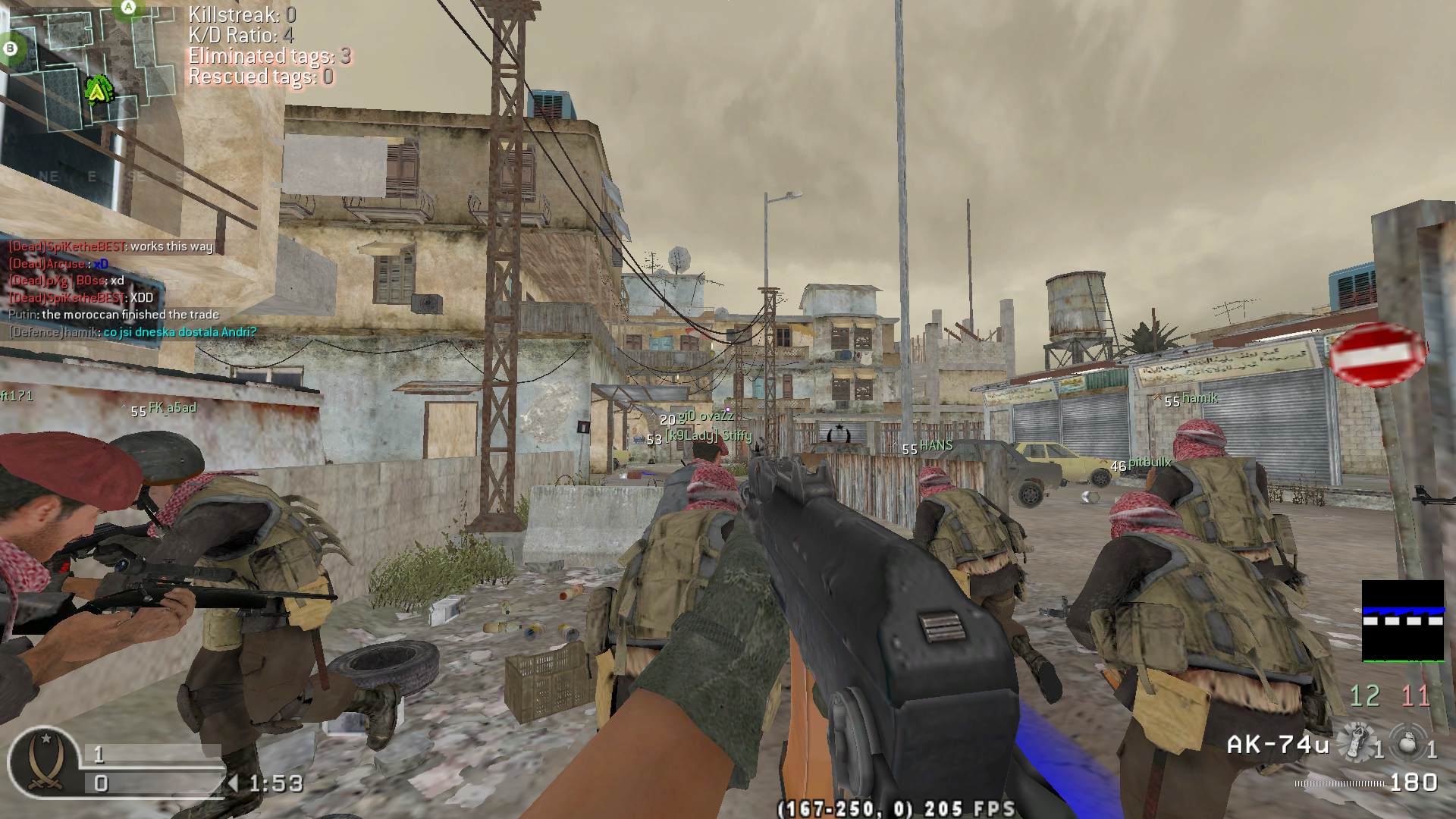Click hamik's Defence team chat message
Screen dimensions: 1456x819
tap(133, 332)
